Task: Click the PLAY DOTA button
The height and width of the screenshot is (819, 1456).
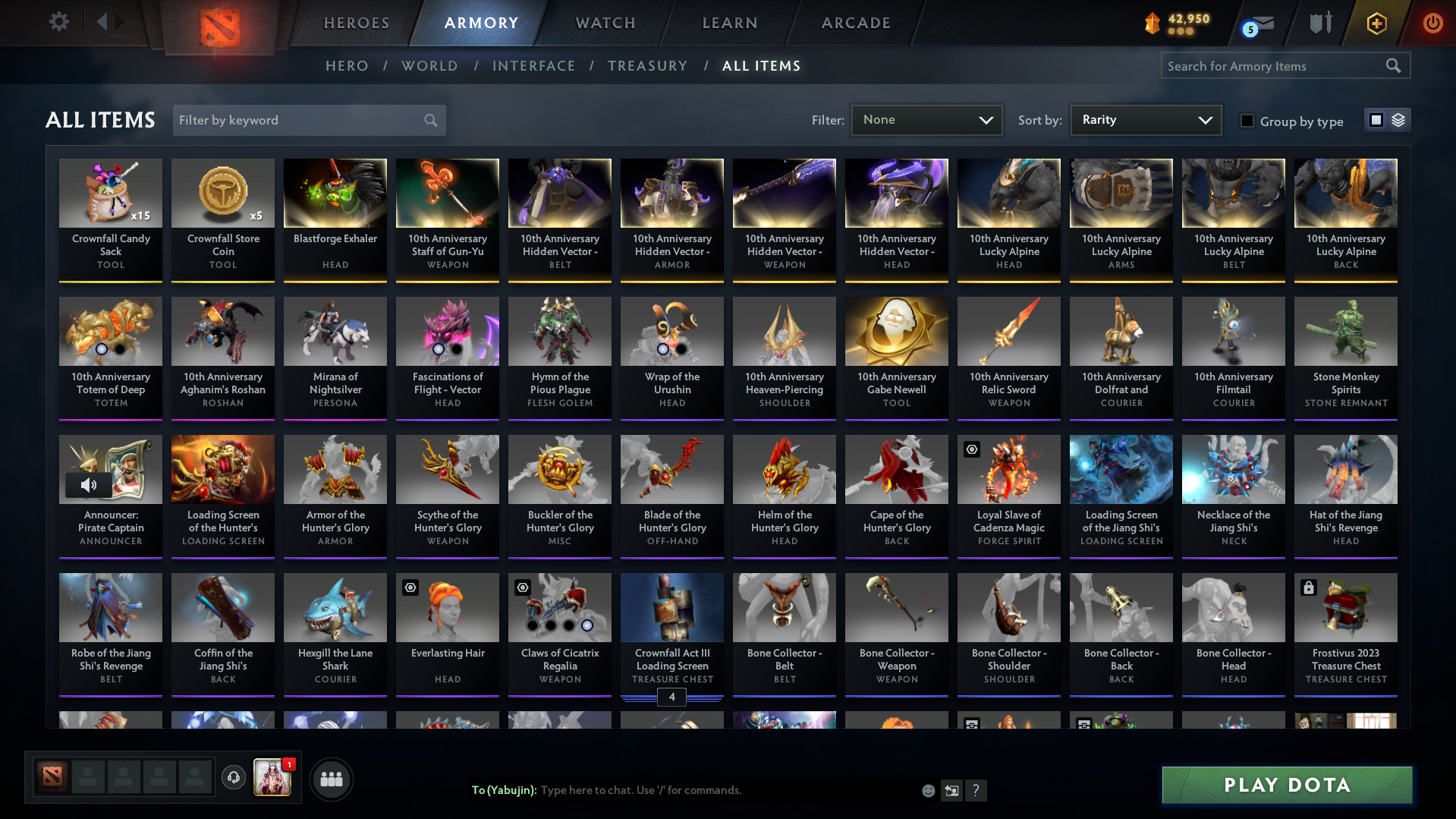Action: tap(1285, 785)
